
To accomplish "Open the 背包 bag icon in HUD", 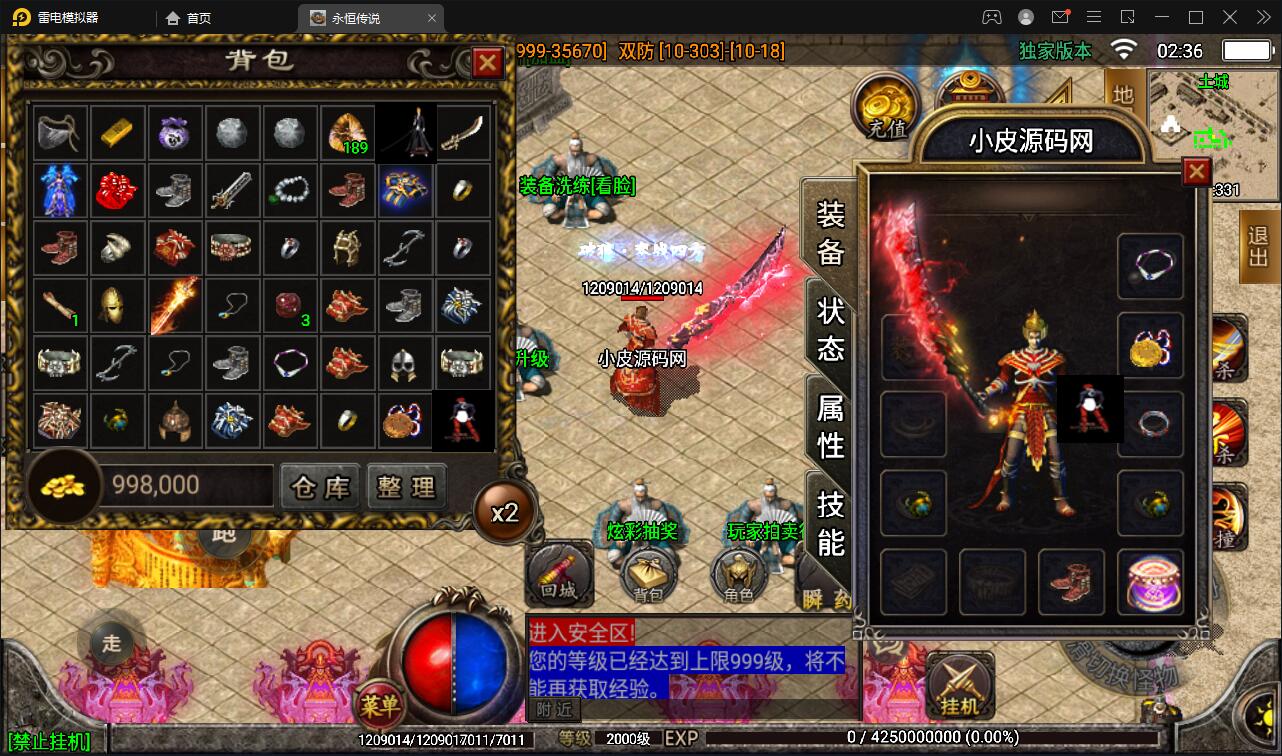I will [648, 576].
